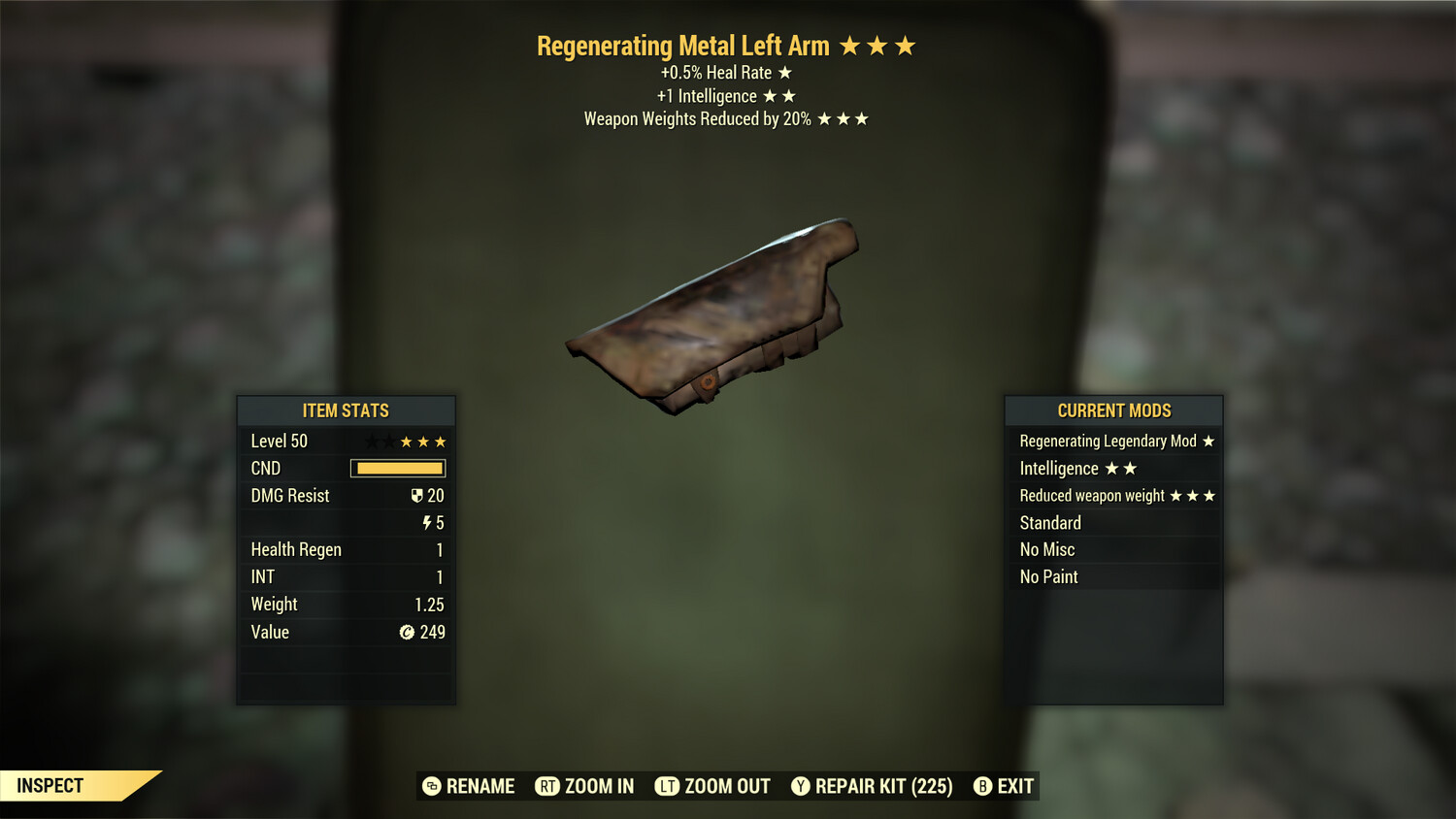Select the No Paint mod row
The height and width of the screenshot is (819, 1456).
coord(1114,577)
